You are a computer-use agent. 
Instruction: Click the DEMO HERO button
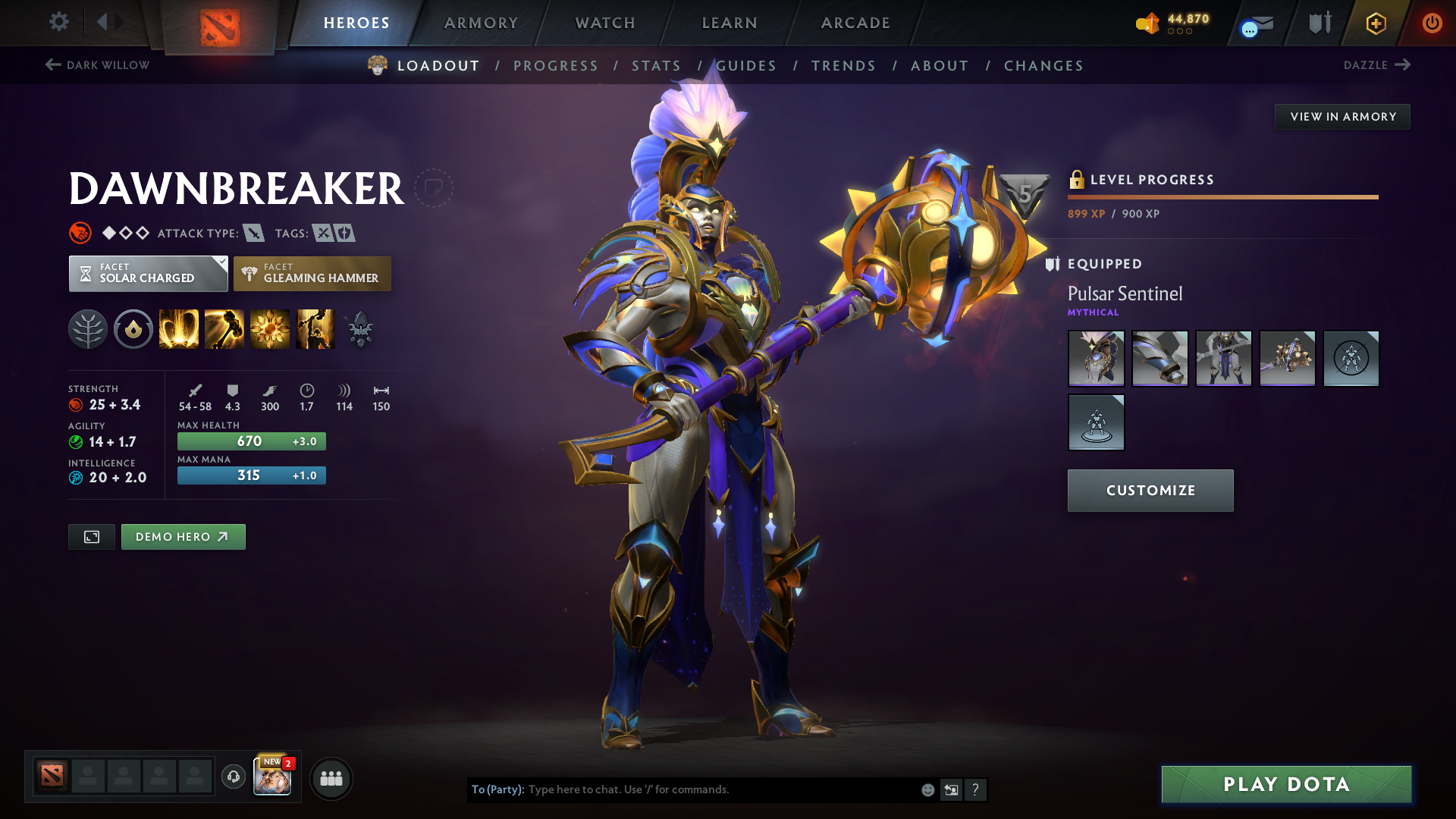coord(183,536)
